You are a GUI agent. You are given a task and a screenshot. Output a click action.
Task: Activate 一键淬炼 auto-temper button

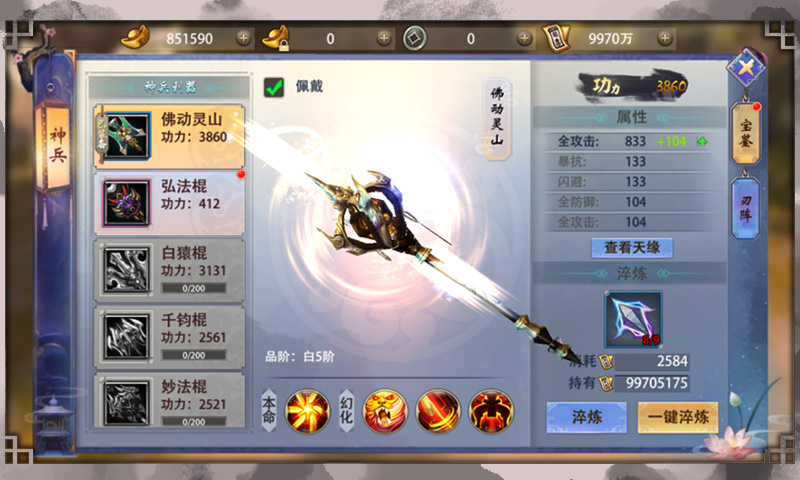click(x=678, y=417)
